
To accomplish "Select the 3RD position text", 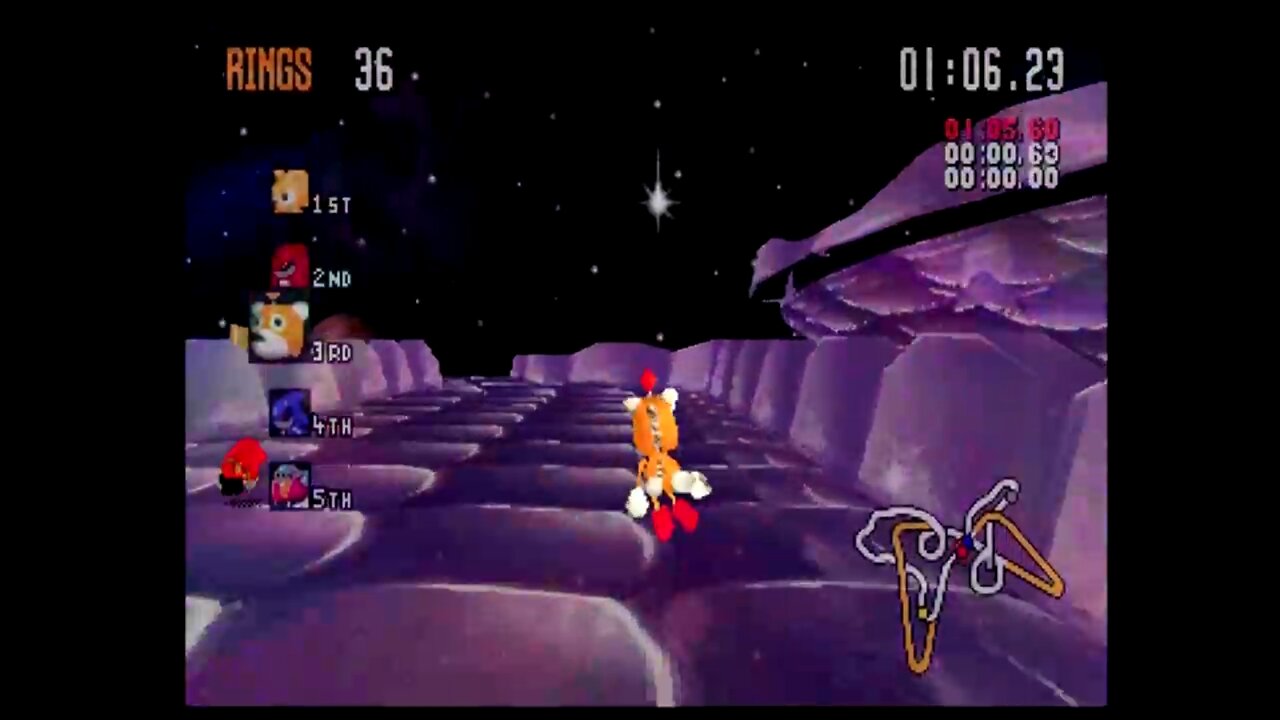I will point(331,352).
